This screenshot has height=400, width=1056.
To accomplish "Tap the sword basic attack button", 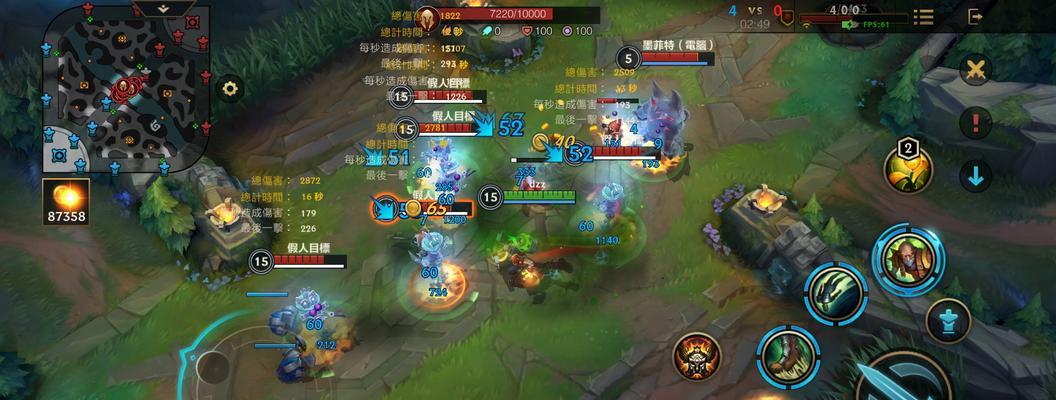I will [x=905, y=380].
